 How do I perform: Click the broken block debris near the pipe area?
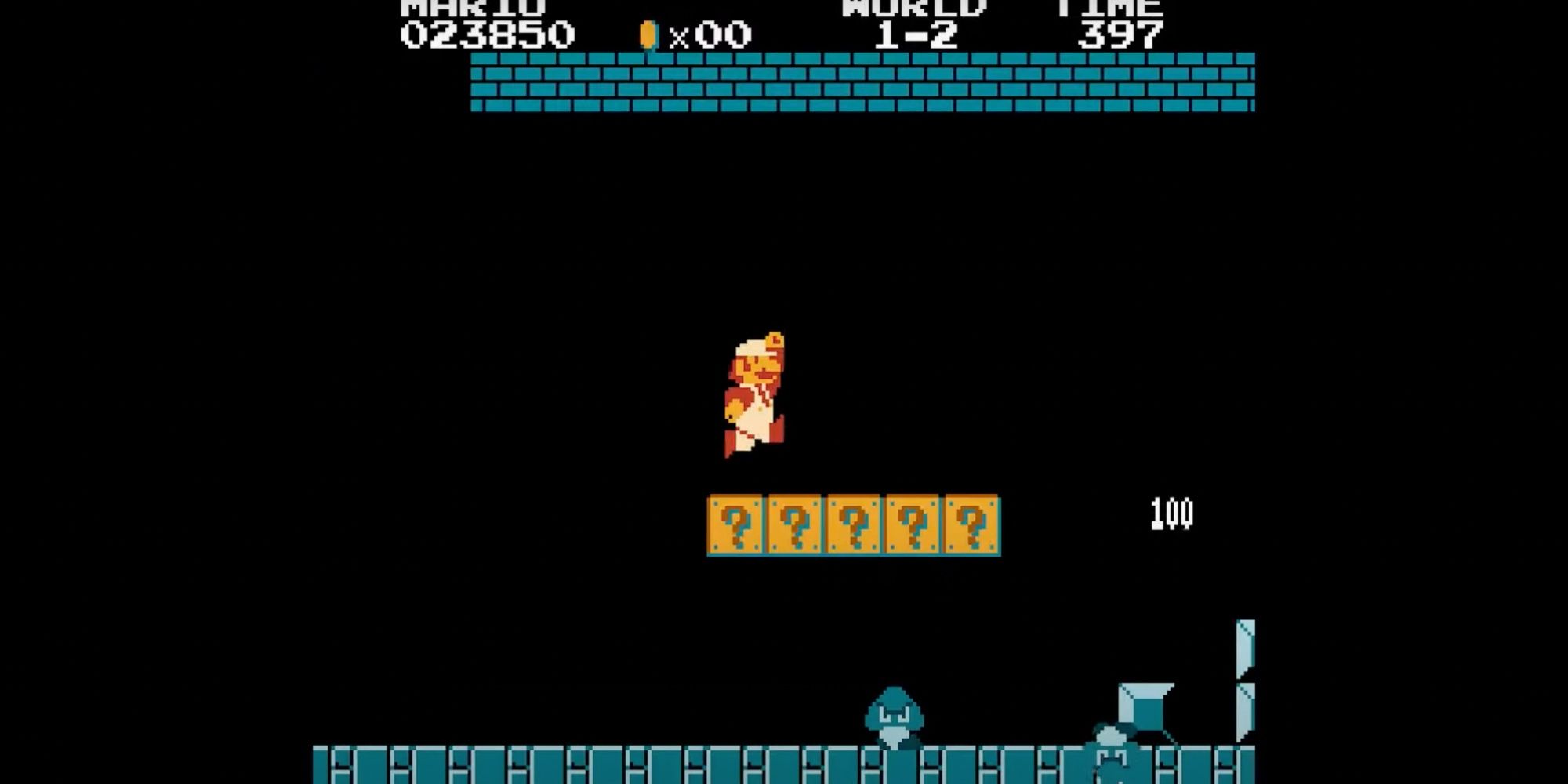coord(1145,706)
